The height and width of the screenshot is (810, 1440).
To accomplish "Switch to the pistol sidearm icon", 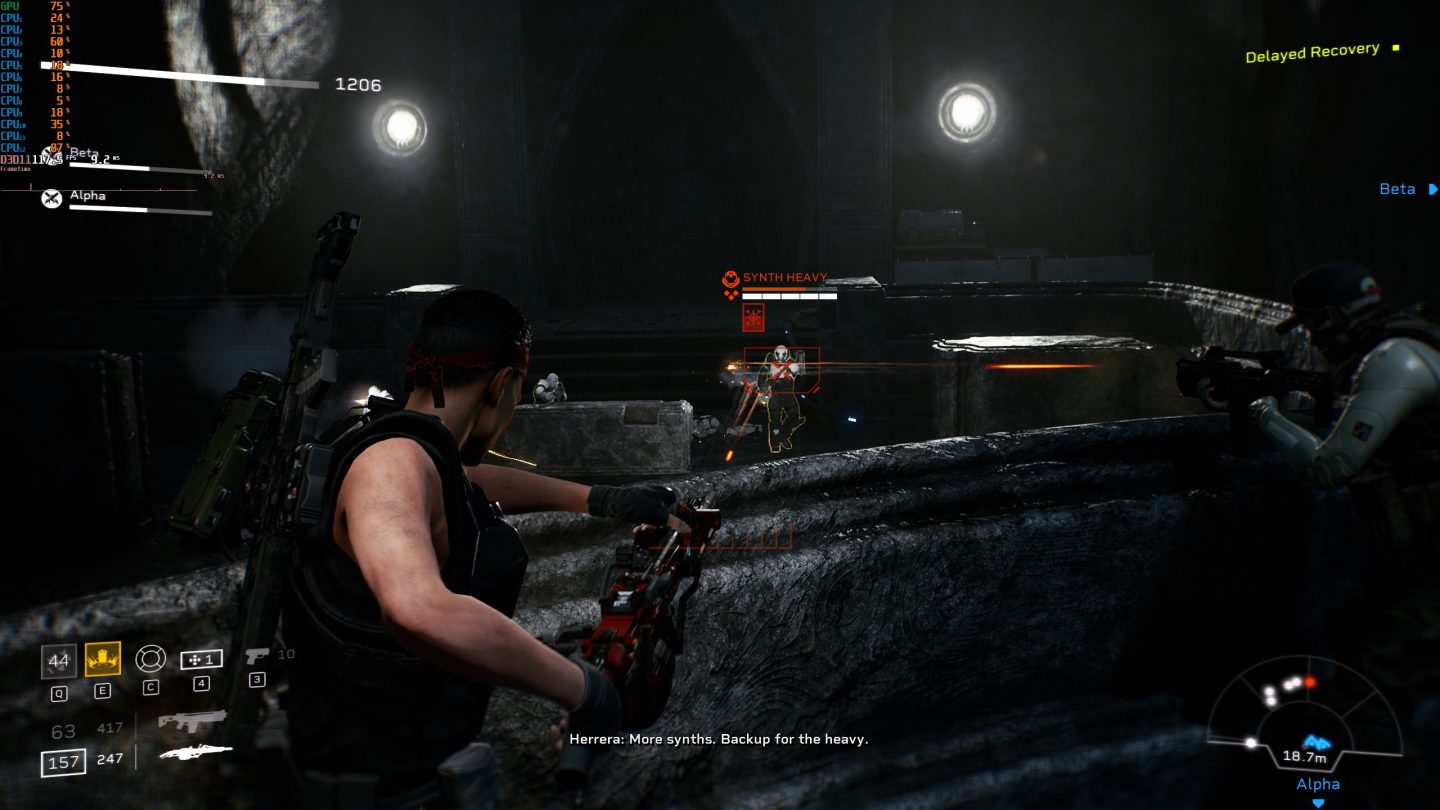I will click(x=259, y=655).
